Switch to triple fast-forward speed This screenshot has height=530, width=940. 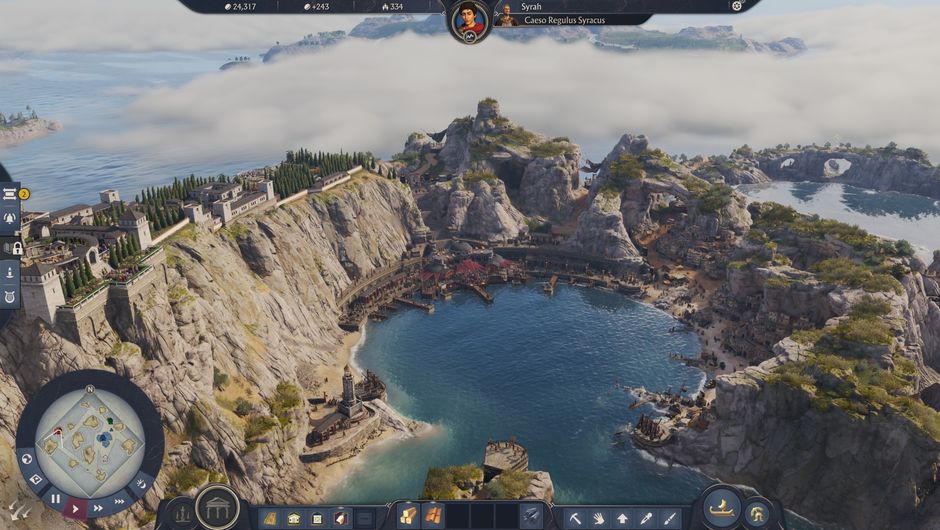120,501
